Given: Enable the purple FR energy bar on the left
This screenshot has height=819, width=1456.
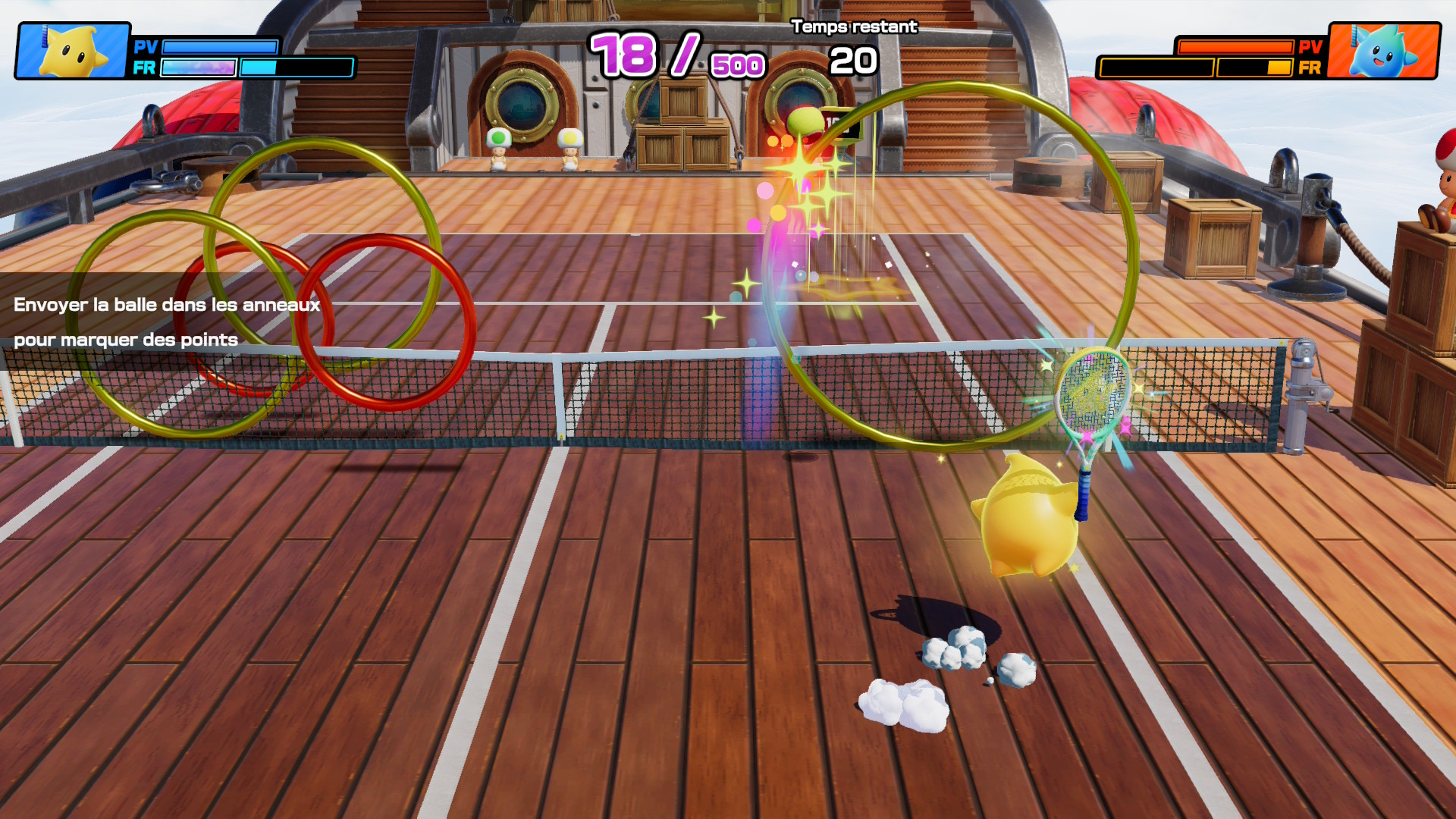Looking at the screenshot, I should click(x=199, y=68).
